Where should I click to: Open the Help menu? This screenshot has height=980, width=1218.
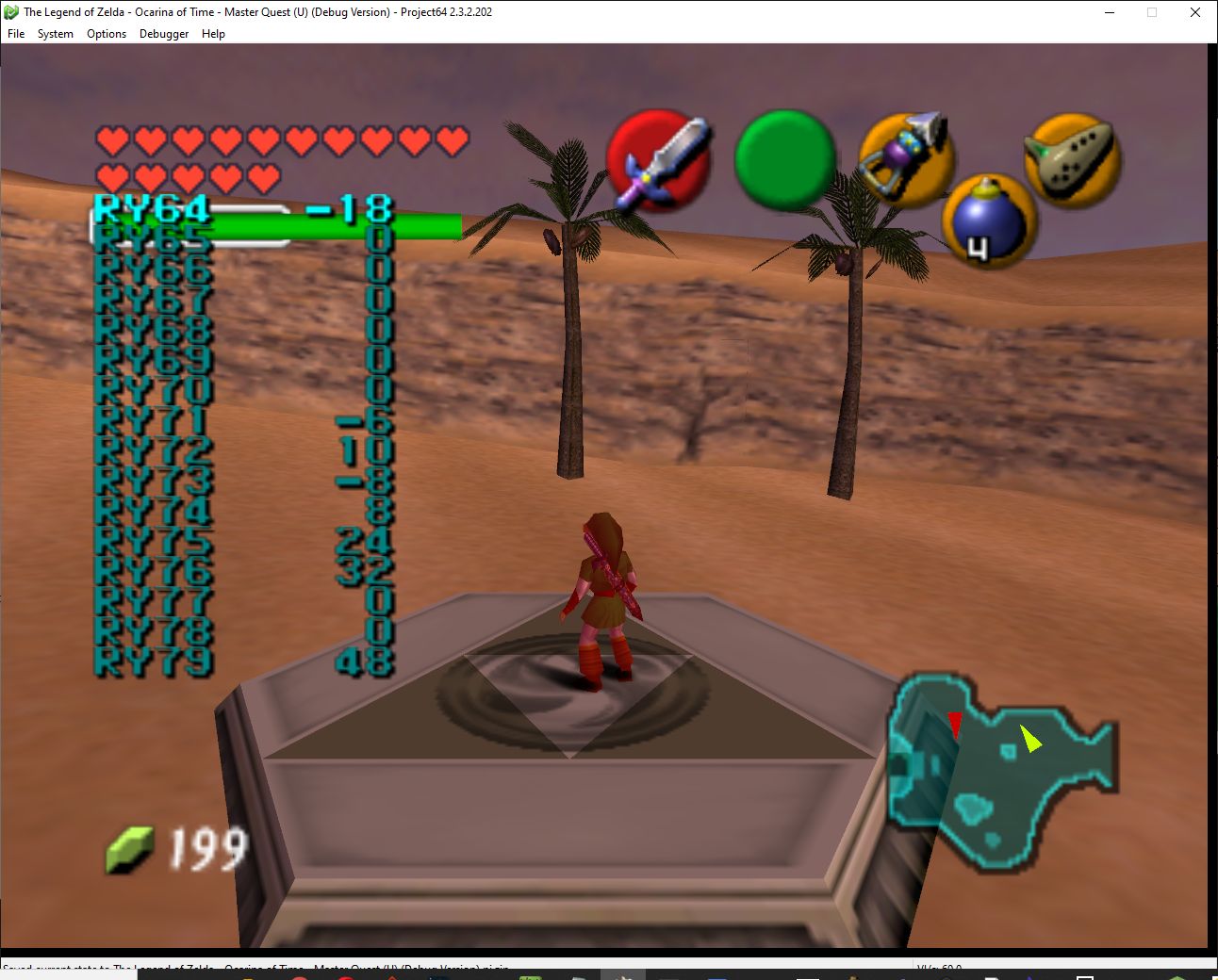pyautogui.click(x=214, y=34)
